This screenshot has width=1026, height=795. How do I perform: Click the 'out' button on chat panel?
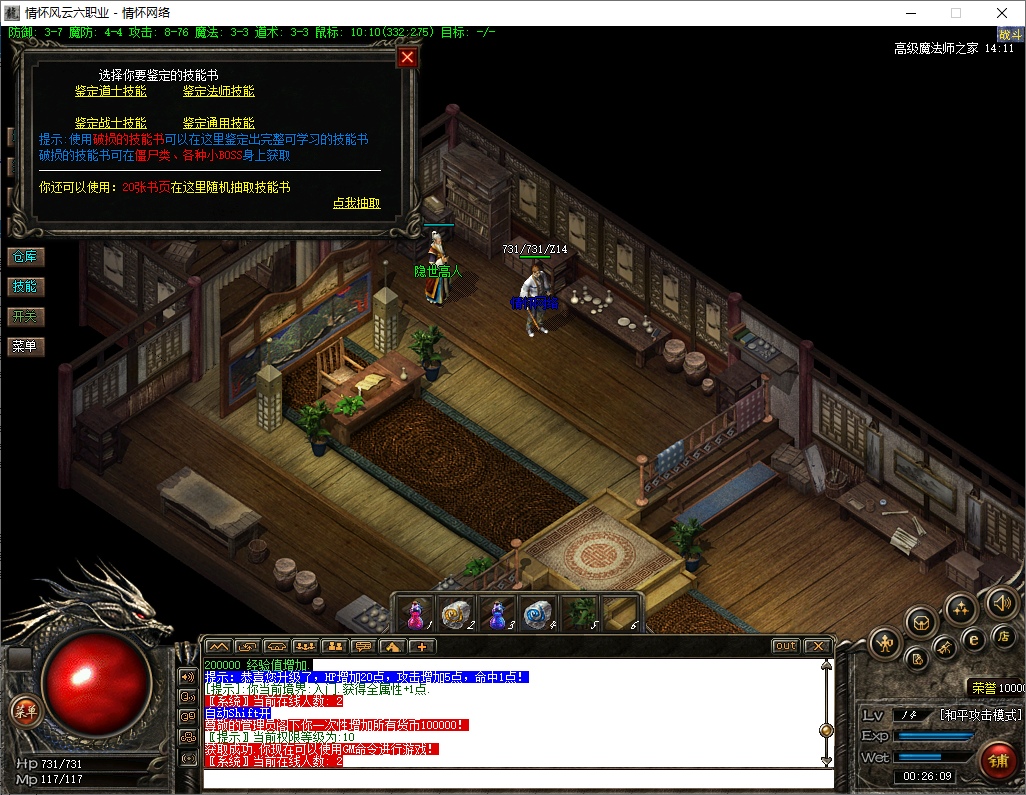[786, 646]
